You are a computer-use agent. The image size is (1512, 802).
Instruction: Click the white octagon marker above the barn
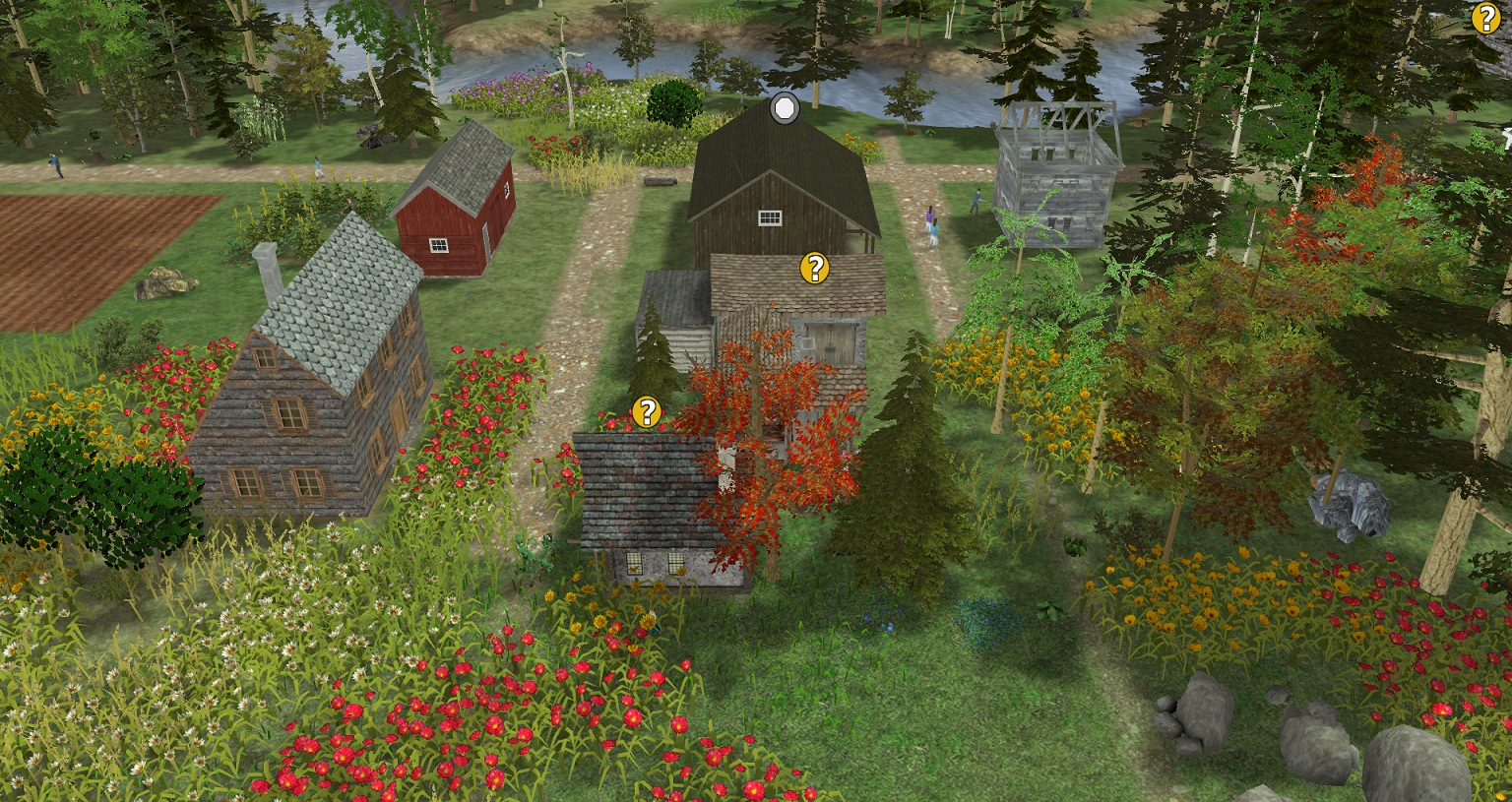tap(784, 108)
